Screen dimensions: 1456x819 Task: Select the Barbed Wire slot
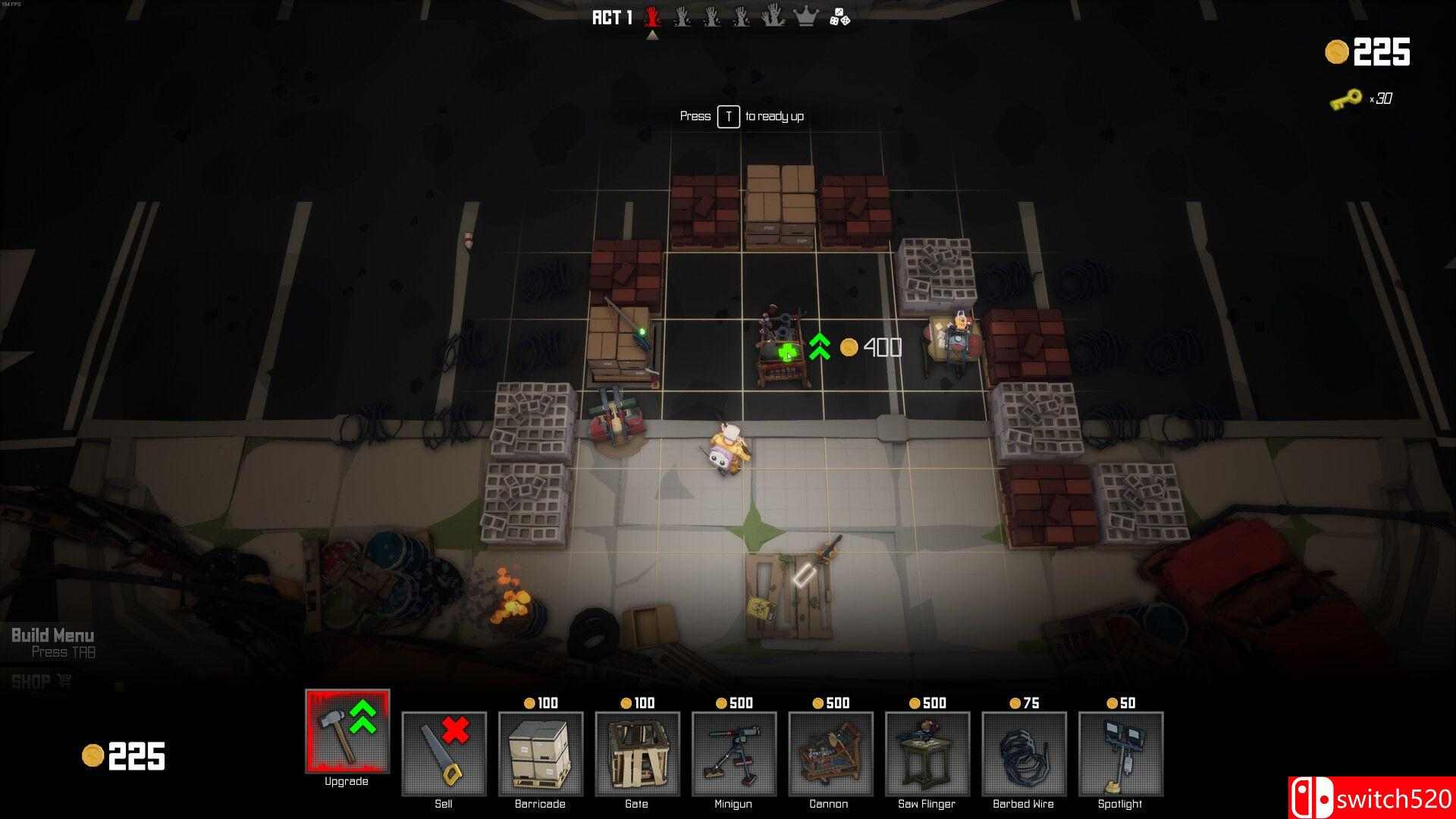coord(1024,754)
